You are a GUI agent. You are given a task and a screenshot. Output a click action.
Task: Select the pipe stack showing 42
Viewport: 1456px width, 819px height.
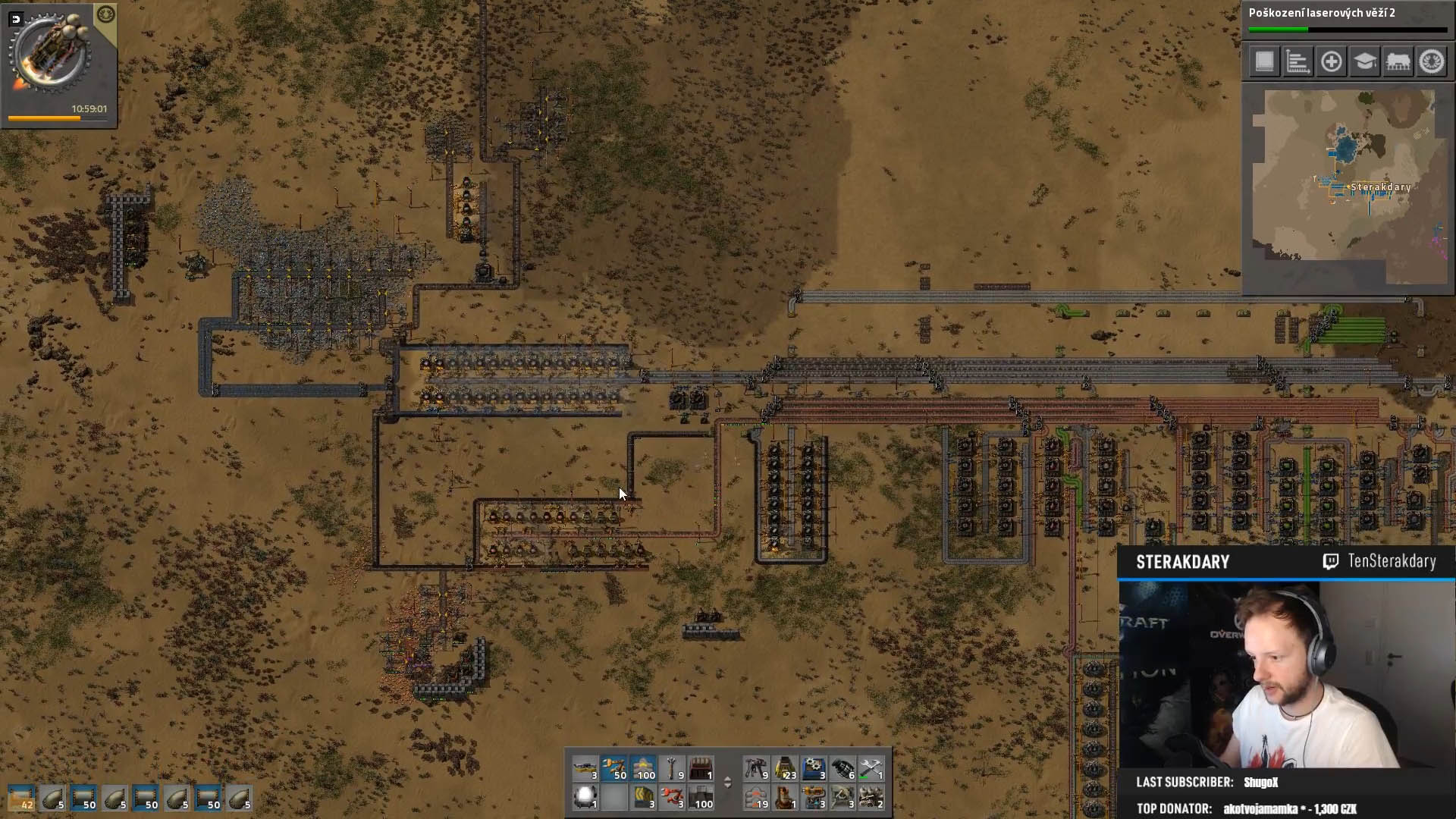coord(21,799)
